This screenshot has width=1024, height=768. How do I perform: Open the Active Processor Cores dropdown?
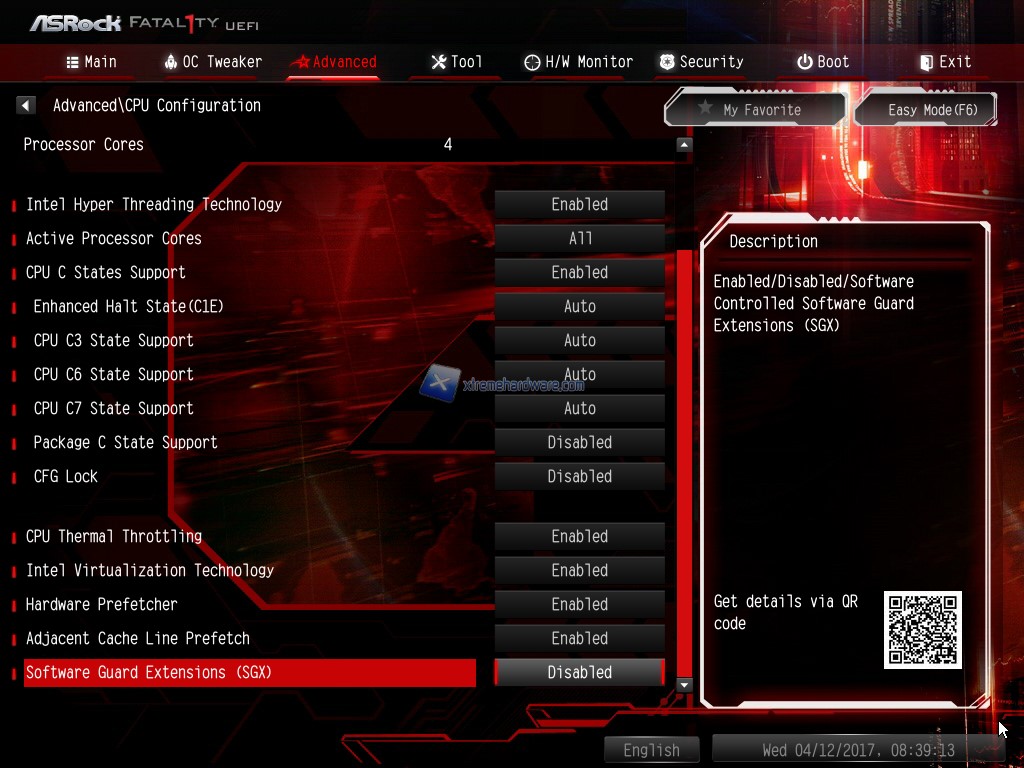click(580, 239)
